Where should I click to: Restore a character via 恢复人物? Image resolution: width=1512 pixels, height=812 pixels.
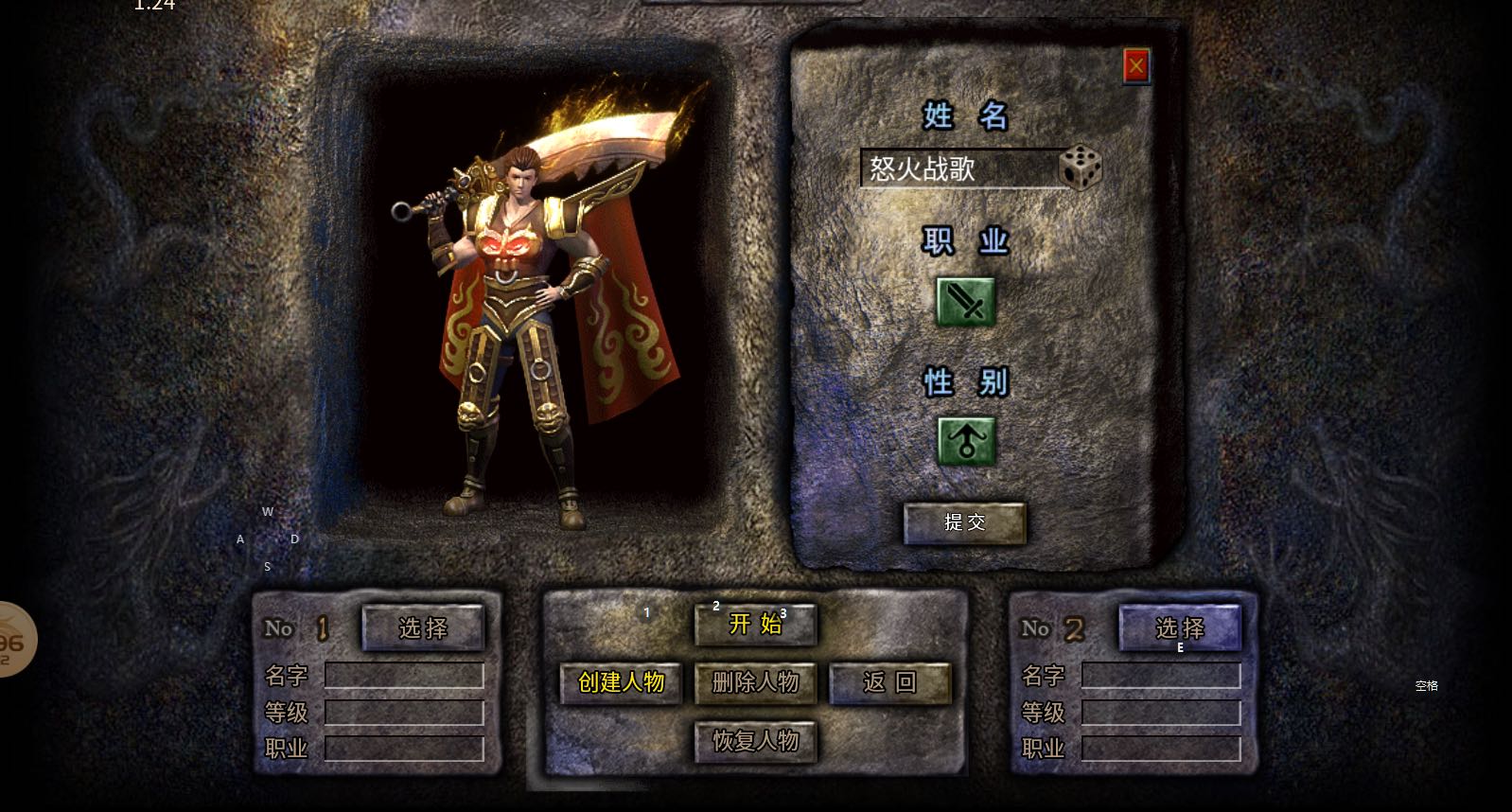coord(755,741)
